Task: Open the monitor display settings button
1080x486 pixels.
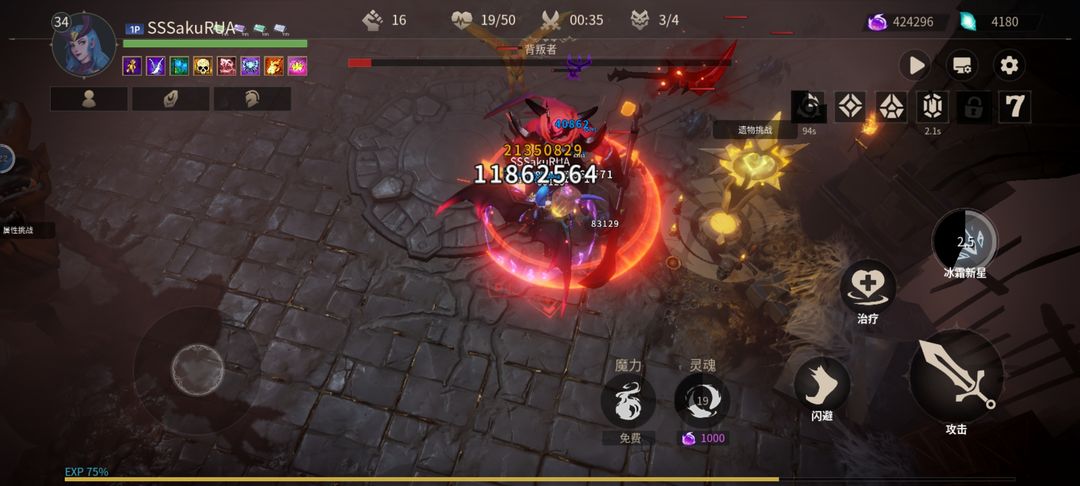Action: [962, 66]
